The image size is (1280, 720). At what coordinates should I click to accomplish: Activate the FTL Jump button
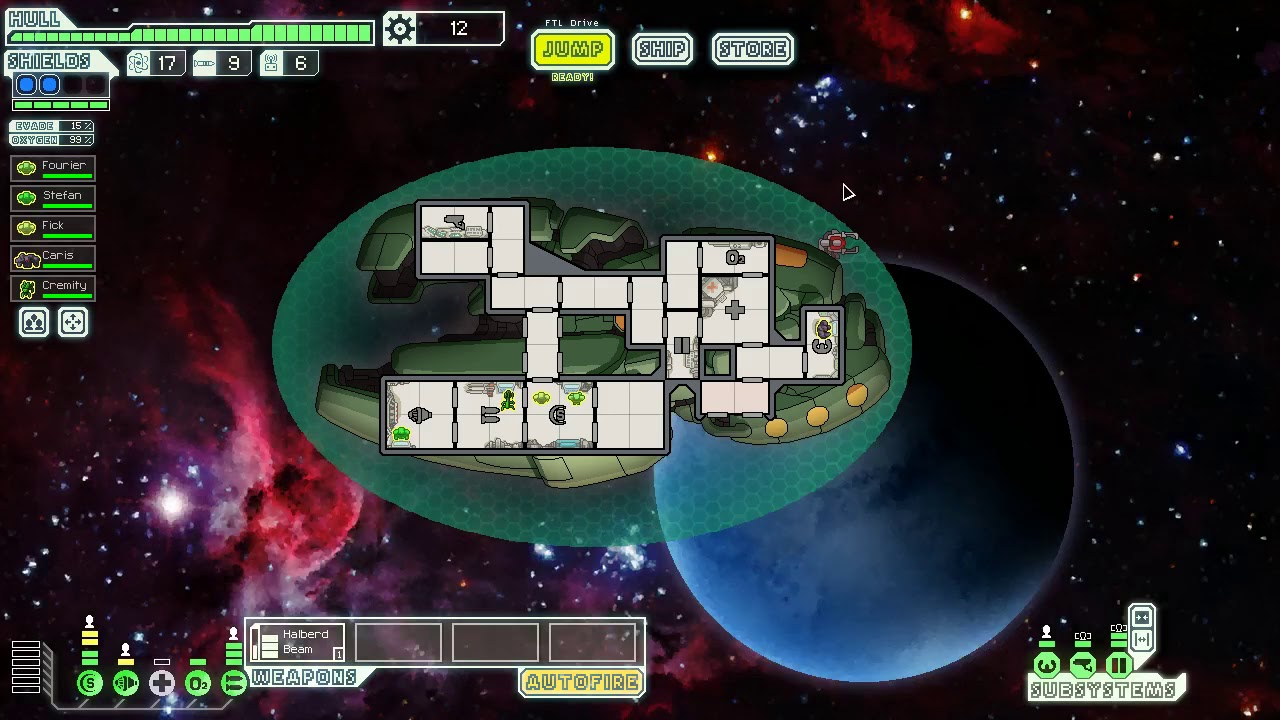pos(572,49)
